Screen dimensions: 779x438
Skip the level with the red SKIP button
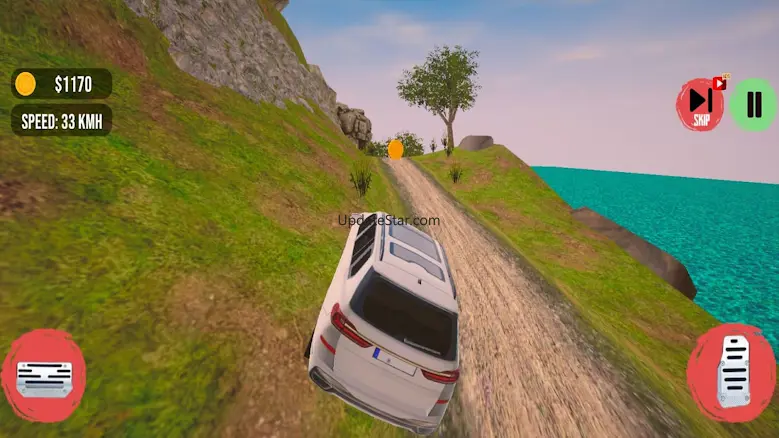700,104
